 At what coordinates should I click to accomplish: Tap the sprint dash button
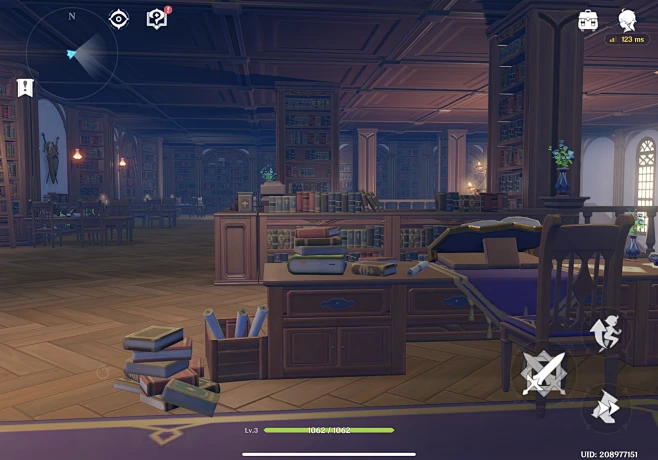[607, 410]
